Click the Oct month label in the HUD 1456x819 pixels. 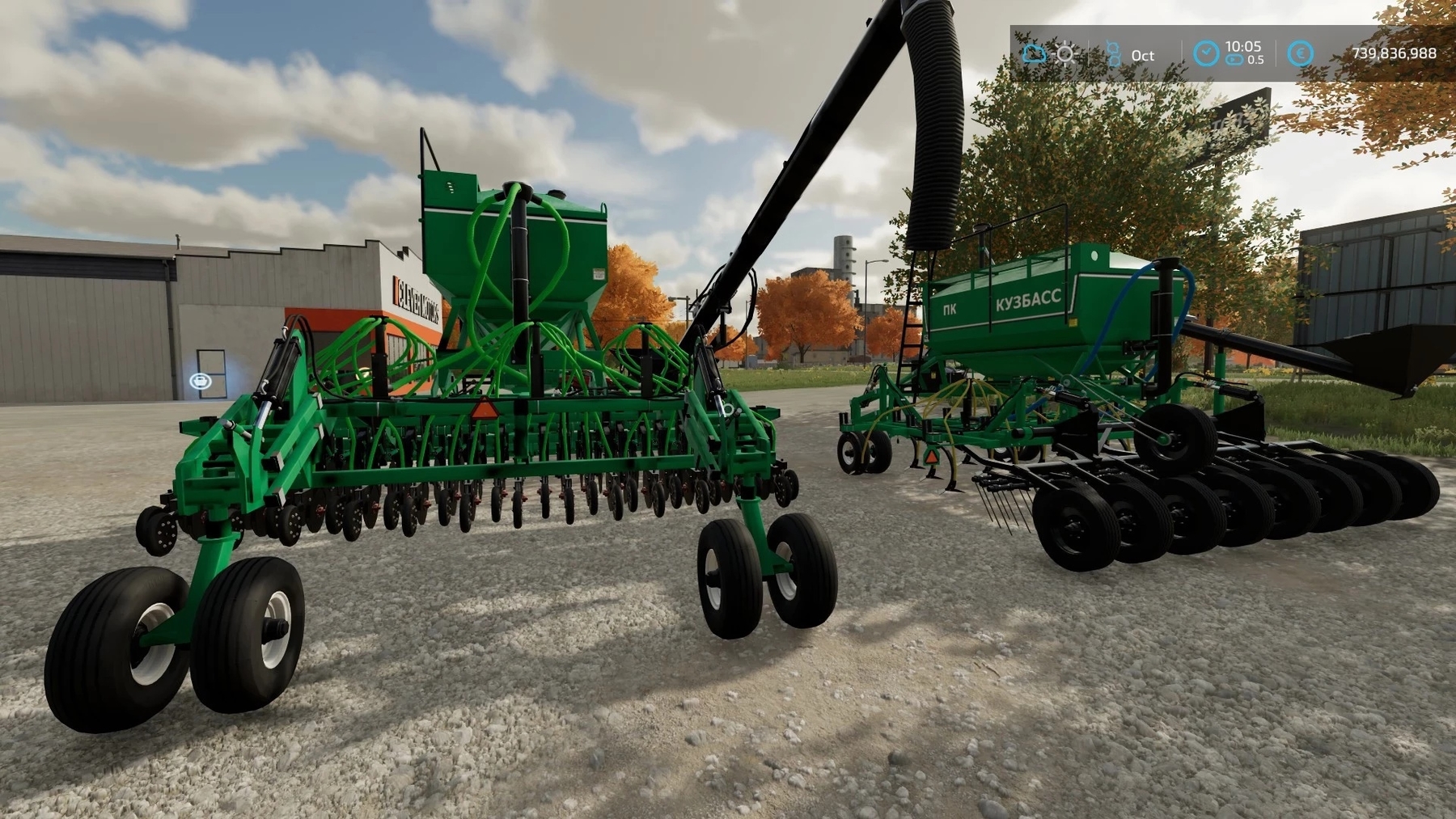pos(1142,54)
